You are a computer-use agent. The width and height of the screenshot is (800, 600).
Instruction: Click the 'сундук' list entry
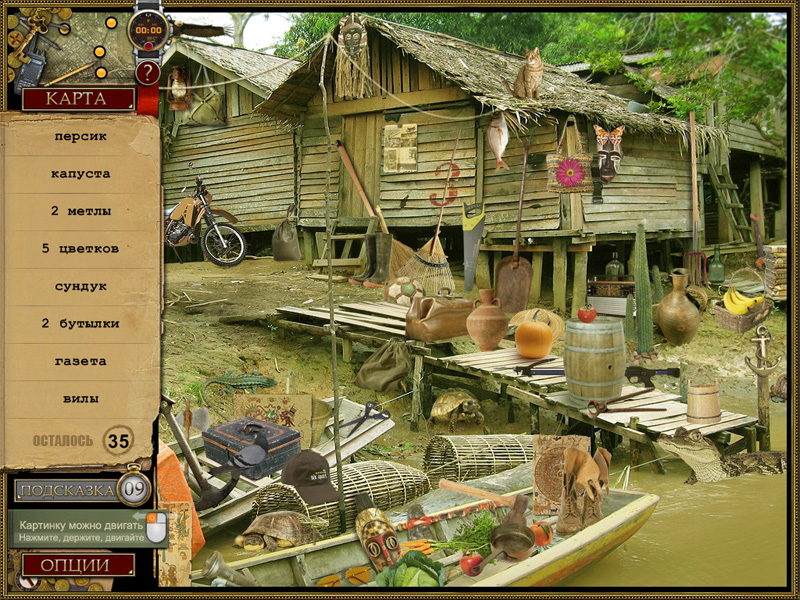click(80, 286)
